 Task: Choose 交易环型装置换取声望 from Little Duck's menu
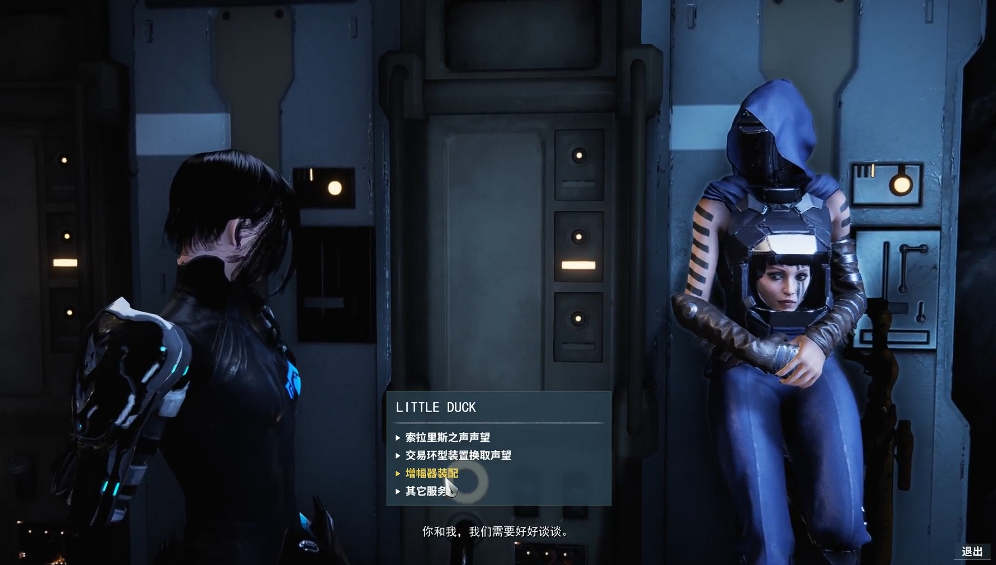458,455
